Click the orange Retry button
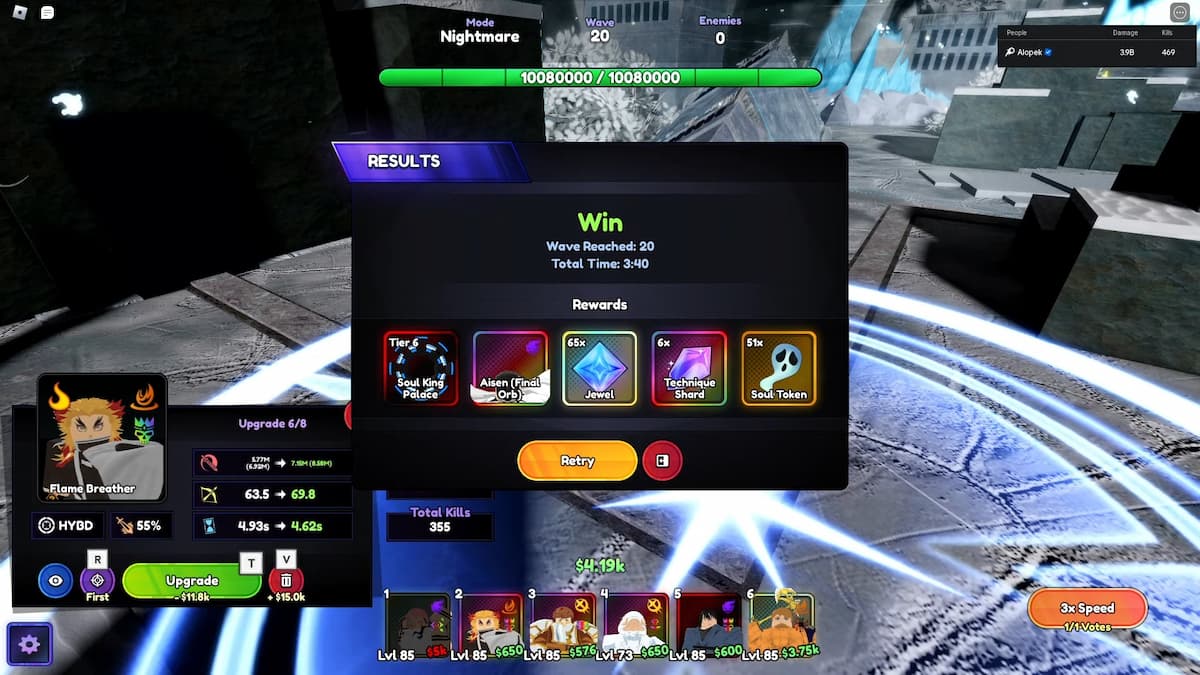The height and width of the screenshot is (675, 1200). pyautogui.click(x=577, y=461)
